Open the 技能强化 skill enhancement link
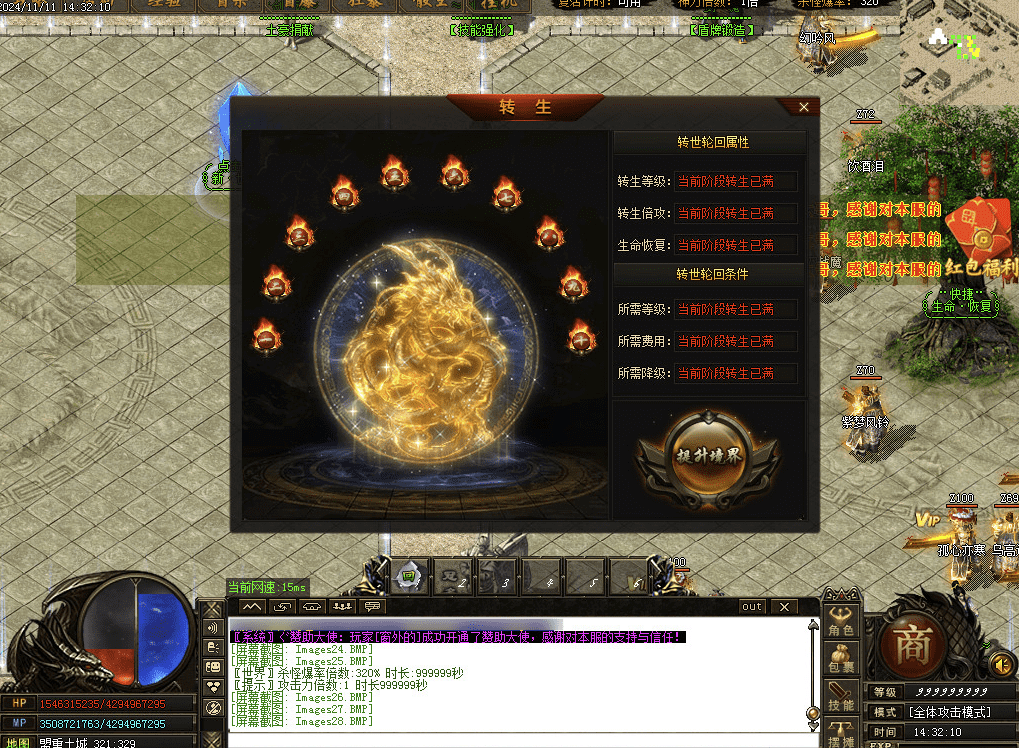Image resolution: width=1019 pixels, height=748 pixels. point(483,30)
